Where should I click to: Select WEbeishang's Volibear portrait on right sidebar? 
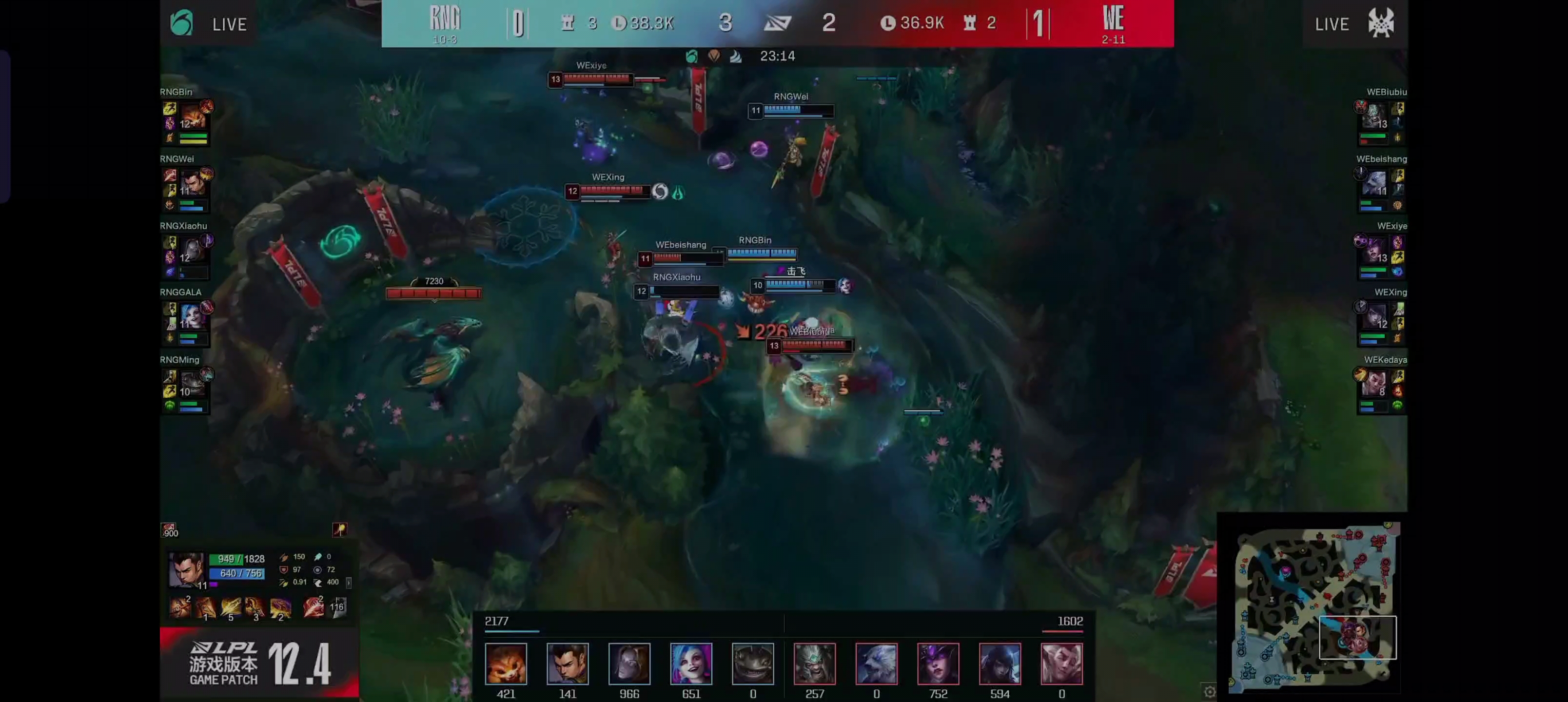[x=1374, y=183]
